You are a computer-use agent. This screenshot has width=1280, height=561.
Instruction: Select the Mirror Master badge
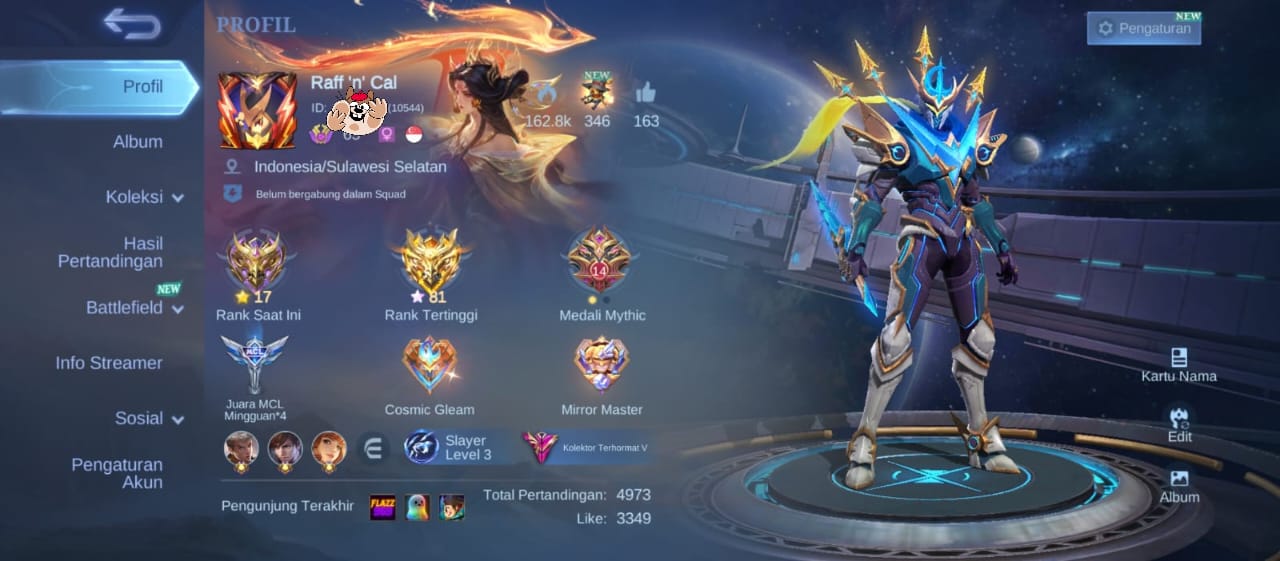click(x=601, y=364)
